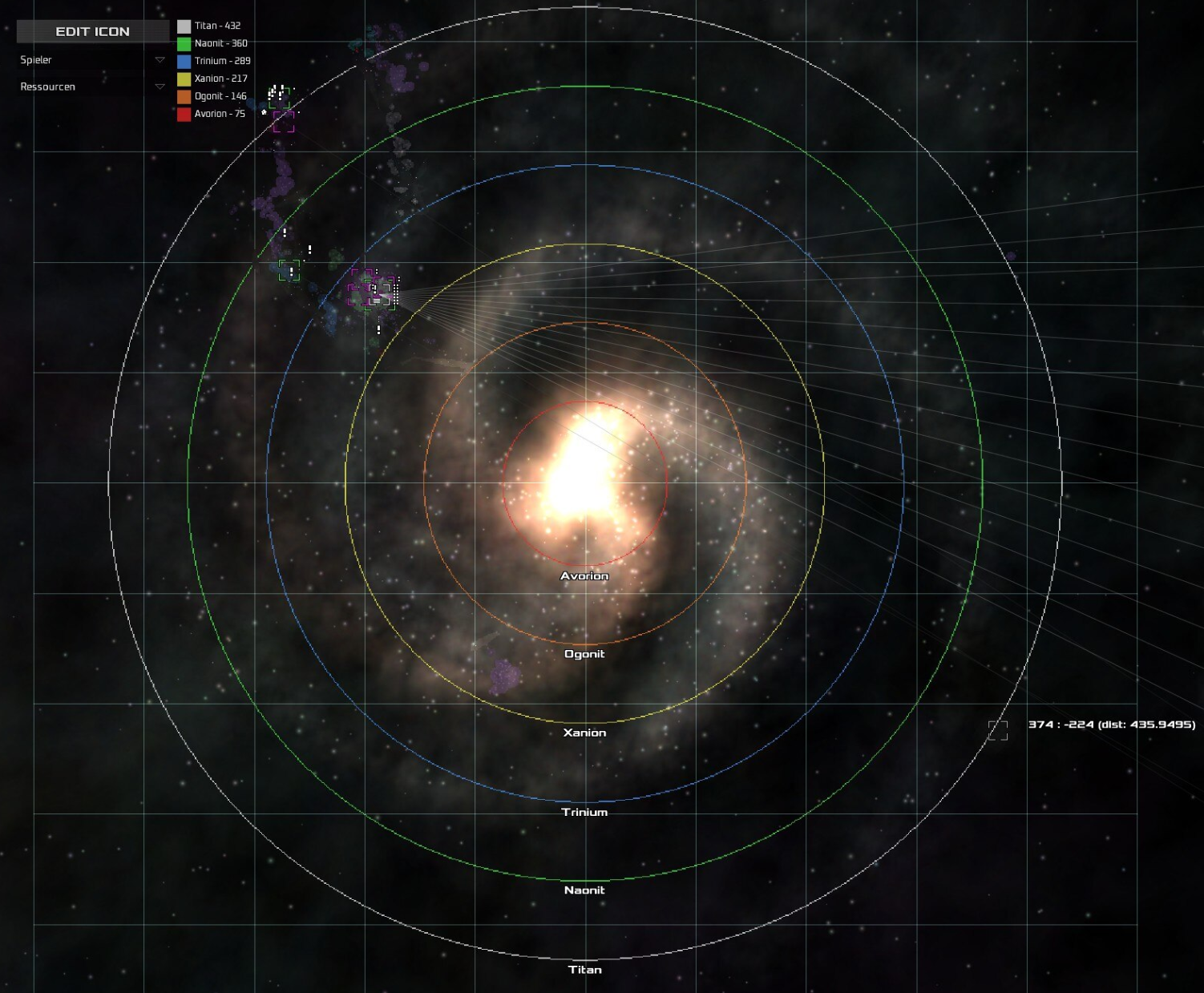Click the EDIT ICON button
Viewport: 1204px width, 993px height.
(92, 31)
